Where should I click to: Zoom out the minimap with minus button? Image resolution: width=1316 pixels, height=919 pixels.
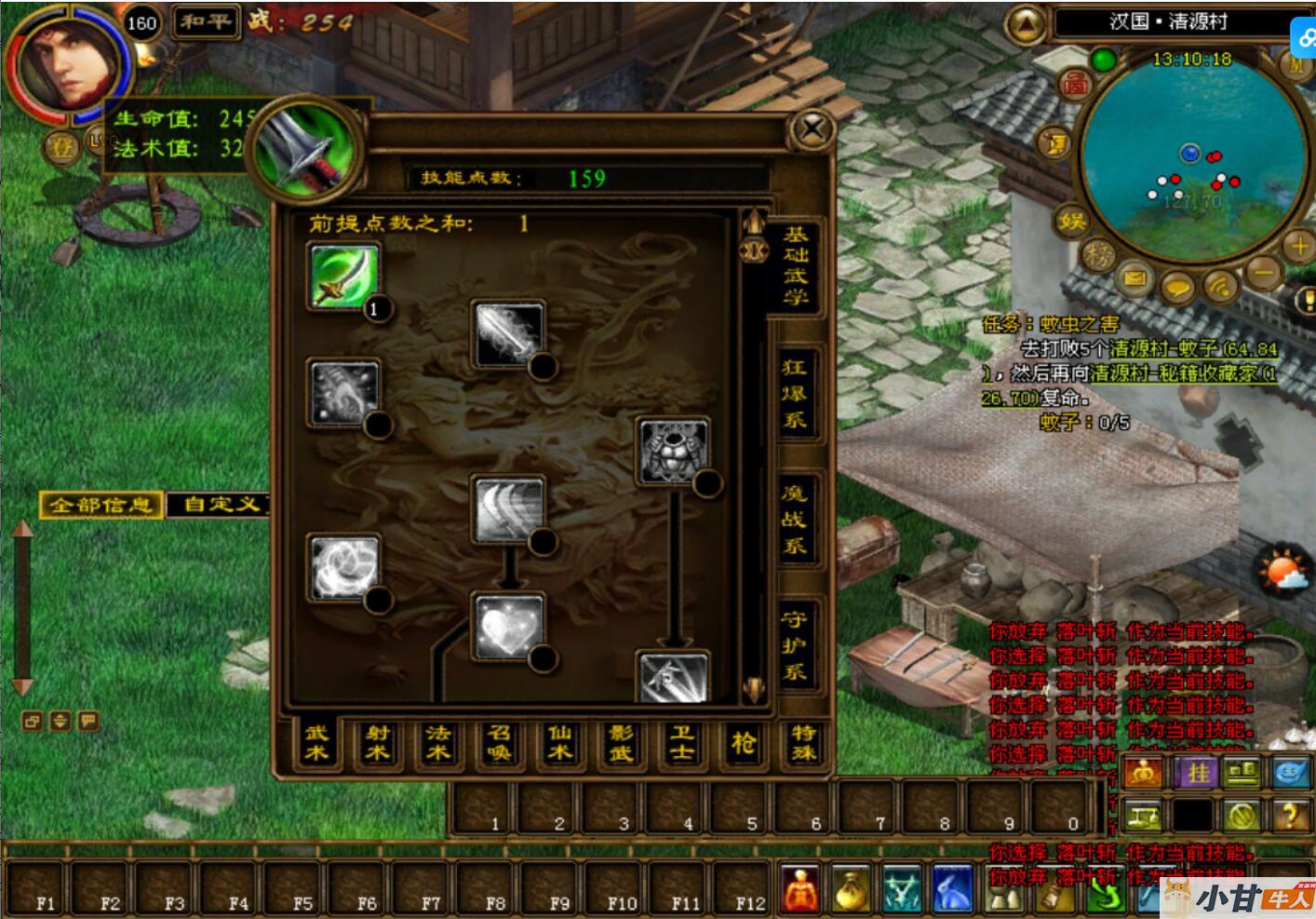pos(1263,274)
